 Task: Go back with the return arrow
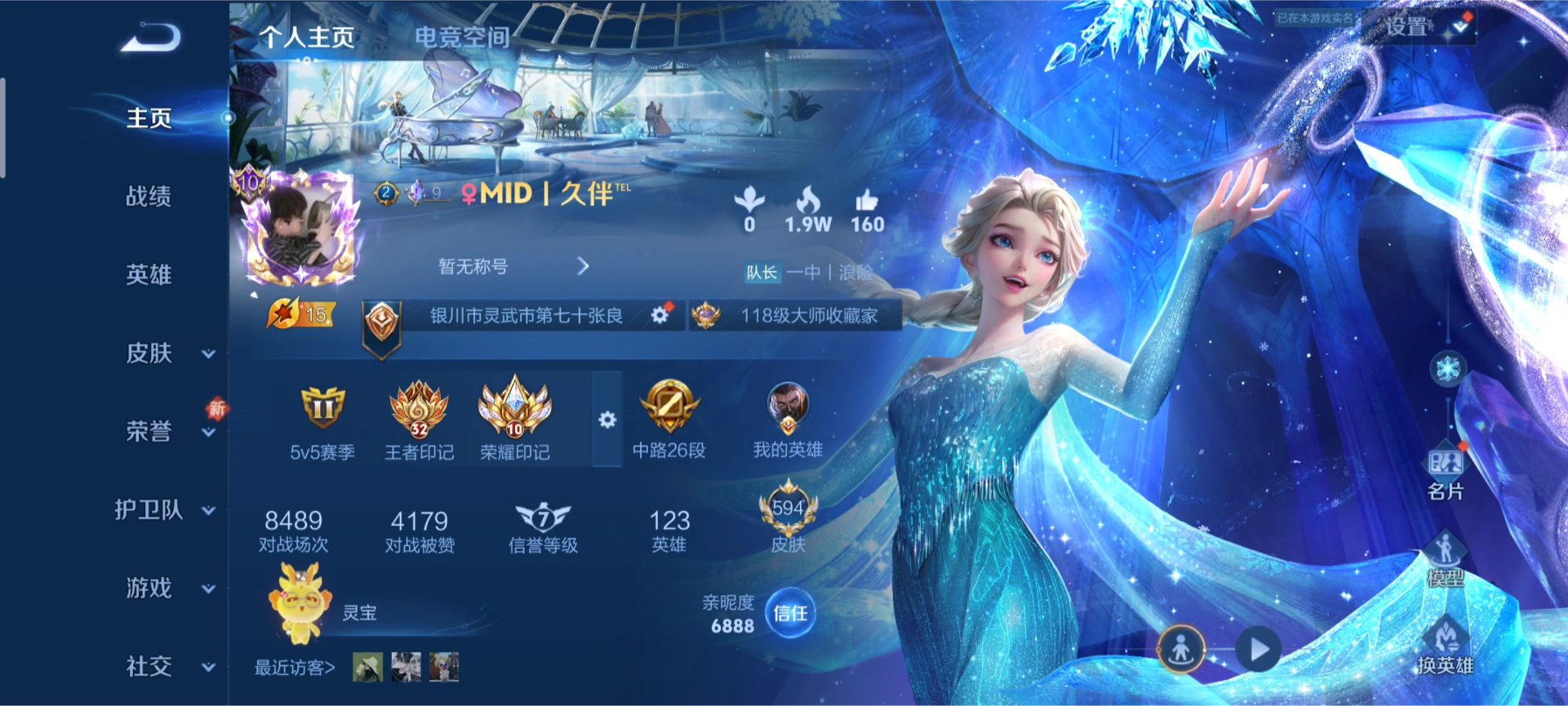[151, 38]
